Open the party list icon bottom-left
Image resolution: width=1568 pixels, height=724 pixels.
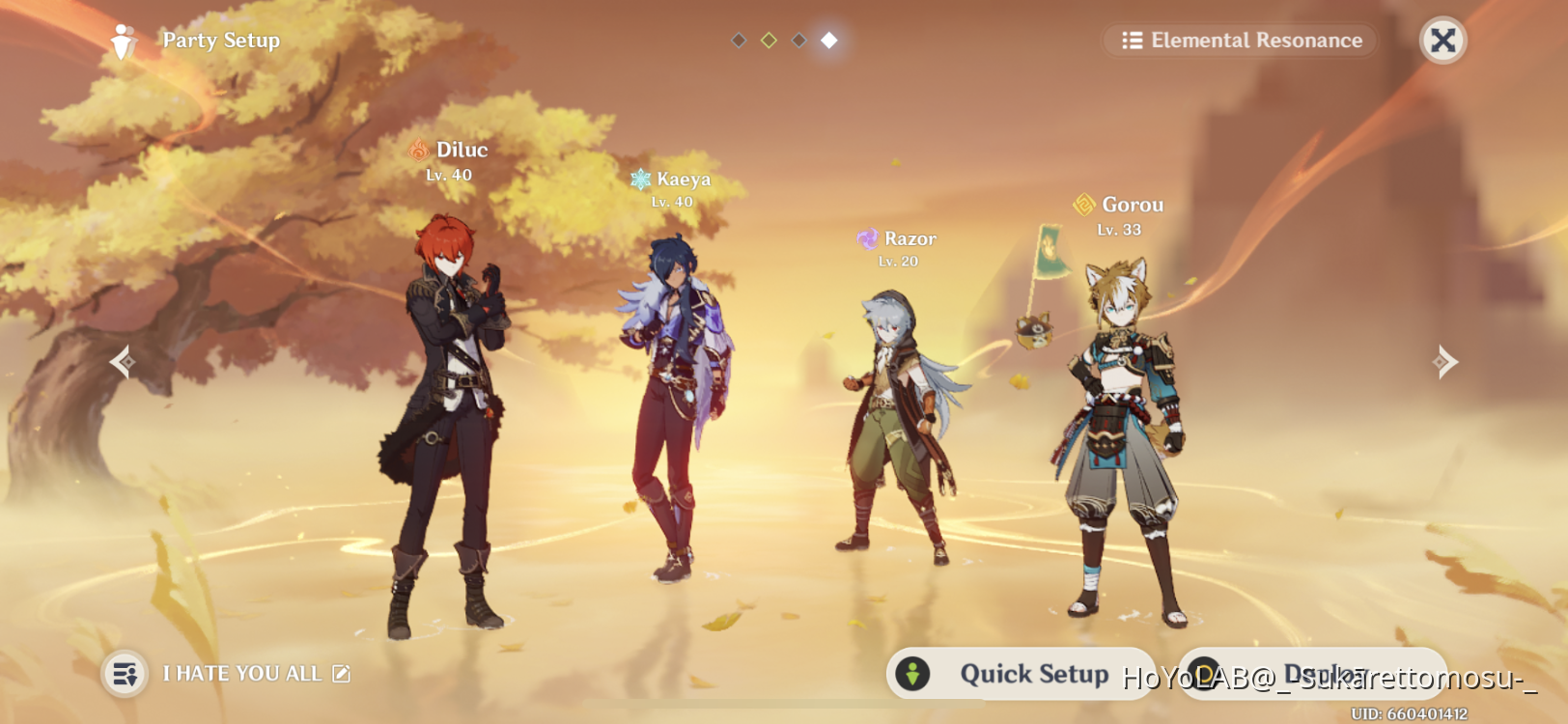(x=125, y=674)
